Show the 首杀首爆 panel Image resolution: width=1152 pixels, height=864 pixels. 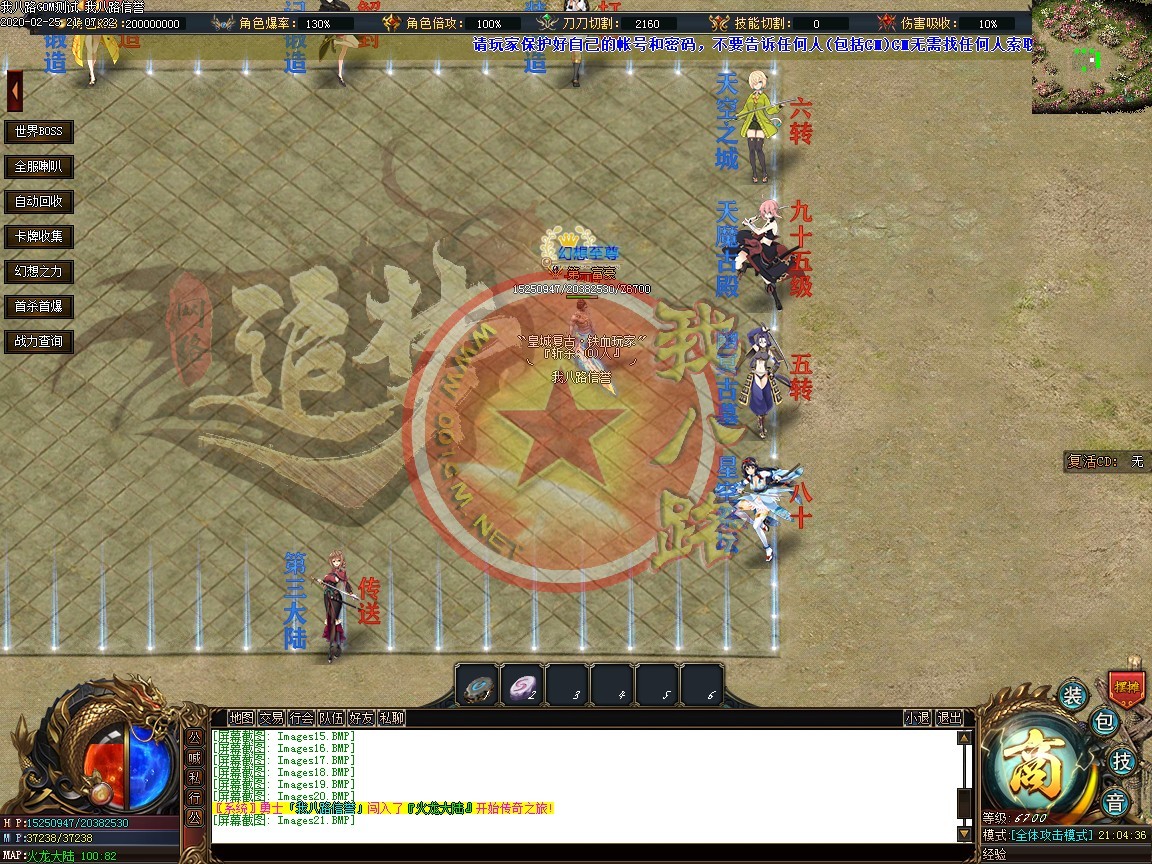coord(39,307)
